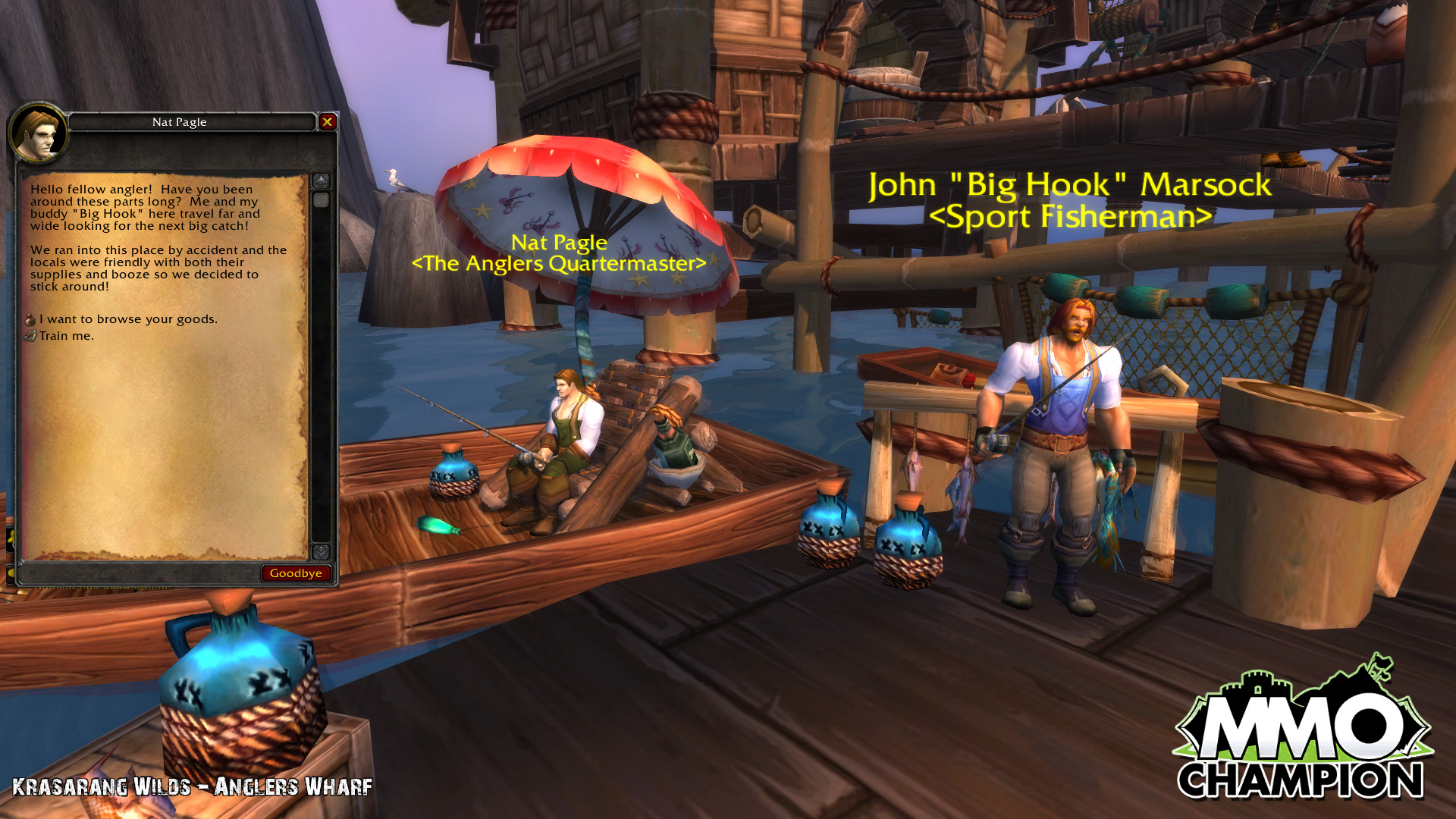Close the Nat Pagle dialogue window

pyautogui.click(x=328, y=121)
